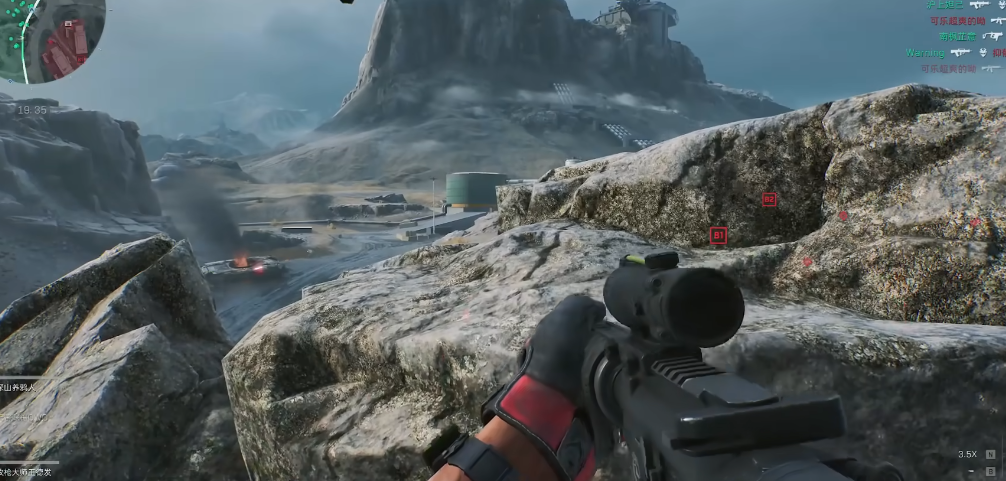Click the Warning kill feed entry
The image size is (1006, 481).
(x=925, y=52)
